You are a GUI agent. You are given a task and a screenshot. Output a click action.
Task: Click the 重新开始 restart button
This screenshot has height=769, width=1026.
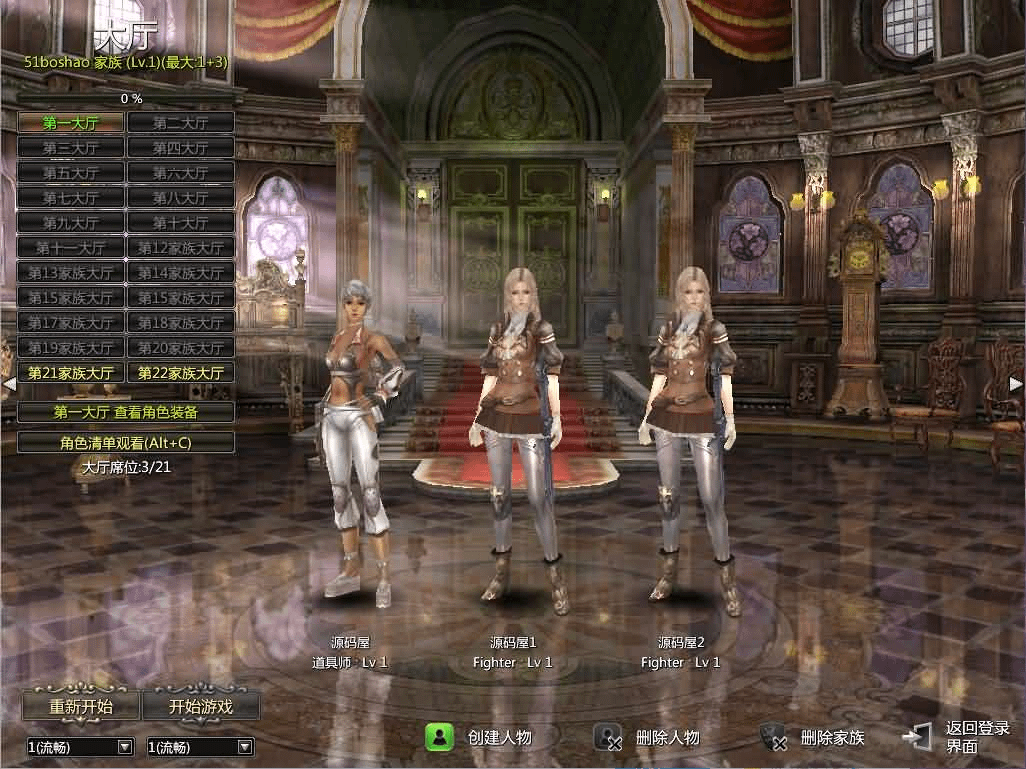point(81,706)
